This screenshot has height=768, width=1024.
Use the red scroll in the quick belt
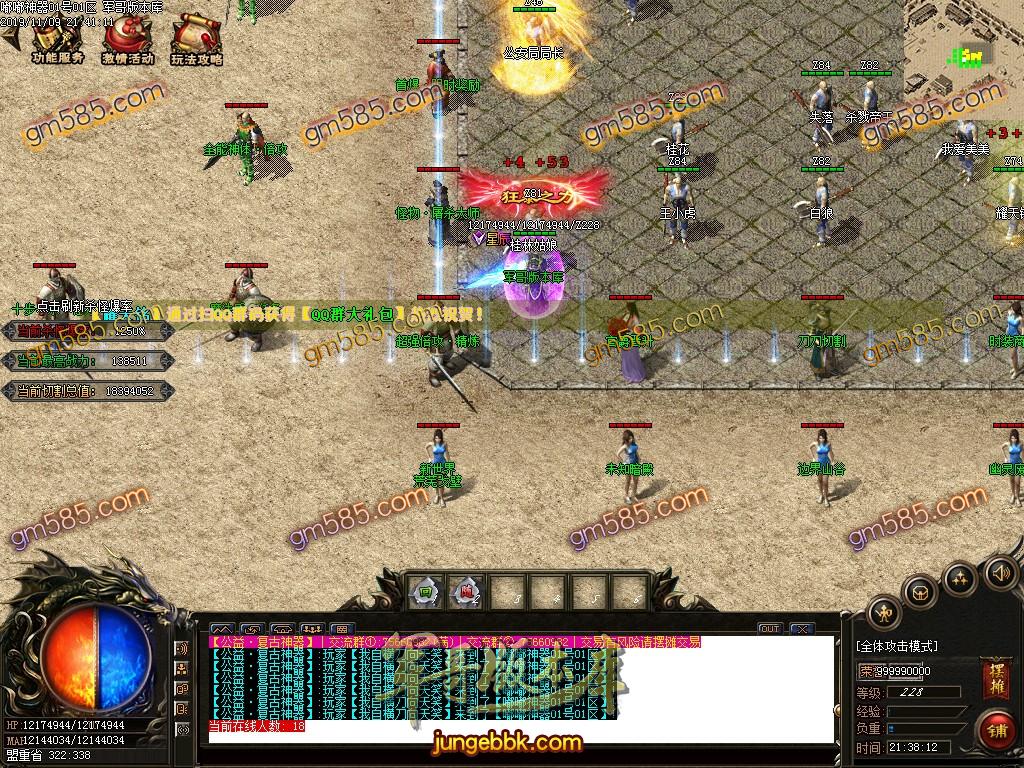[465, 593]
